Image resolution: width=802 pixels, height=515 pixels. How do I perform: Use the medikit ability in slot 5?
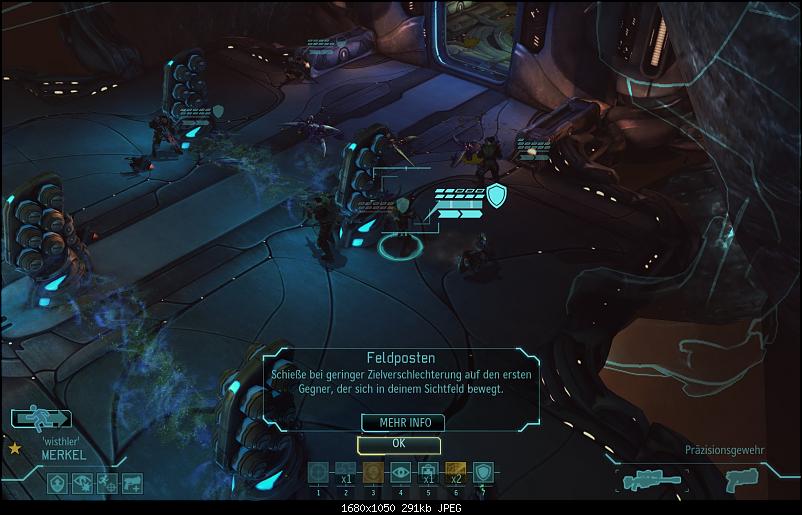pos(427,473)
